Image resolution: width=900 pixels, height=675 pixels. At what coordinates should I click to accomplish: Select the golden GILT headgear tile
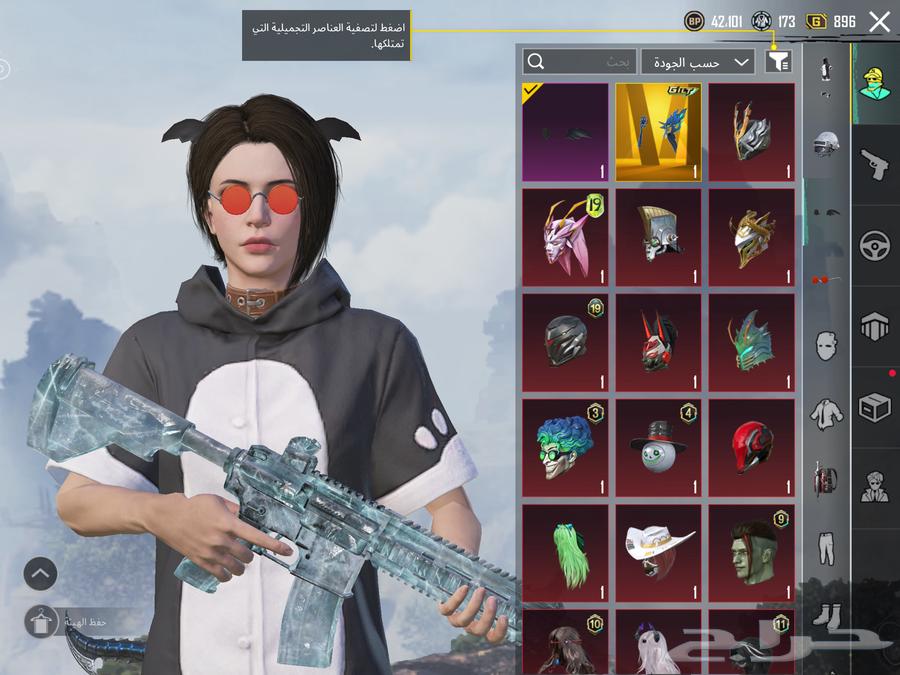pos(658,132)
